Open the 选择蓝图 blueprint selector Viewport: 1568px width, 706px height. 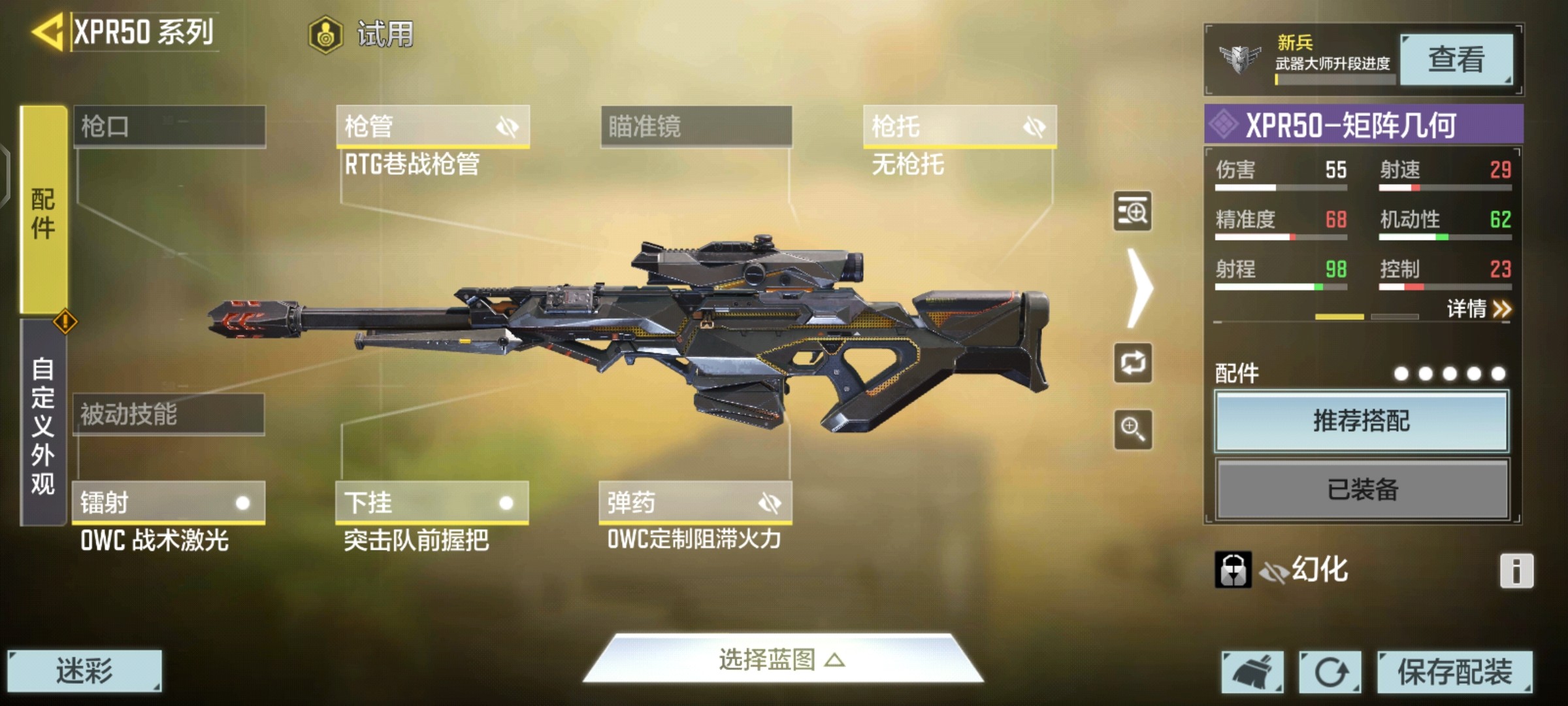(782, 660)
